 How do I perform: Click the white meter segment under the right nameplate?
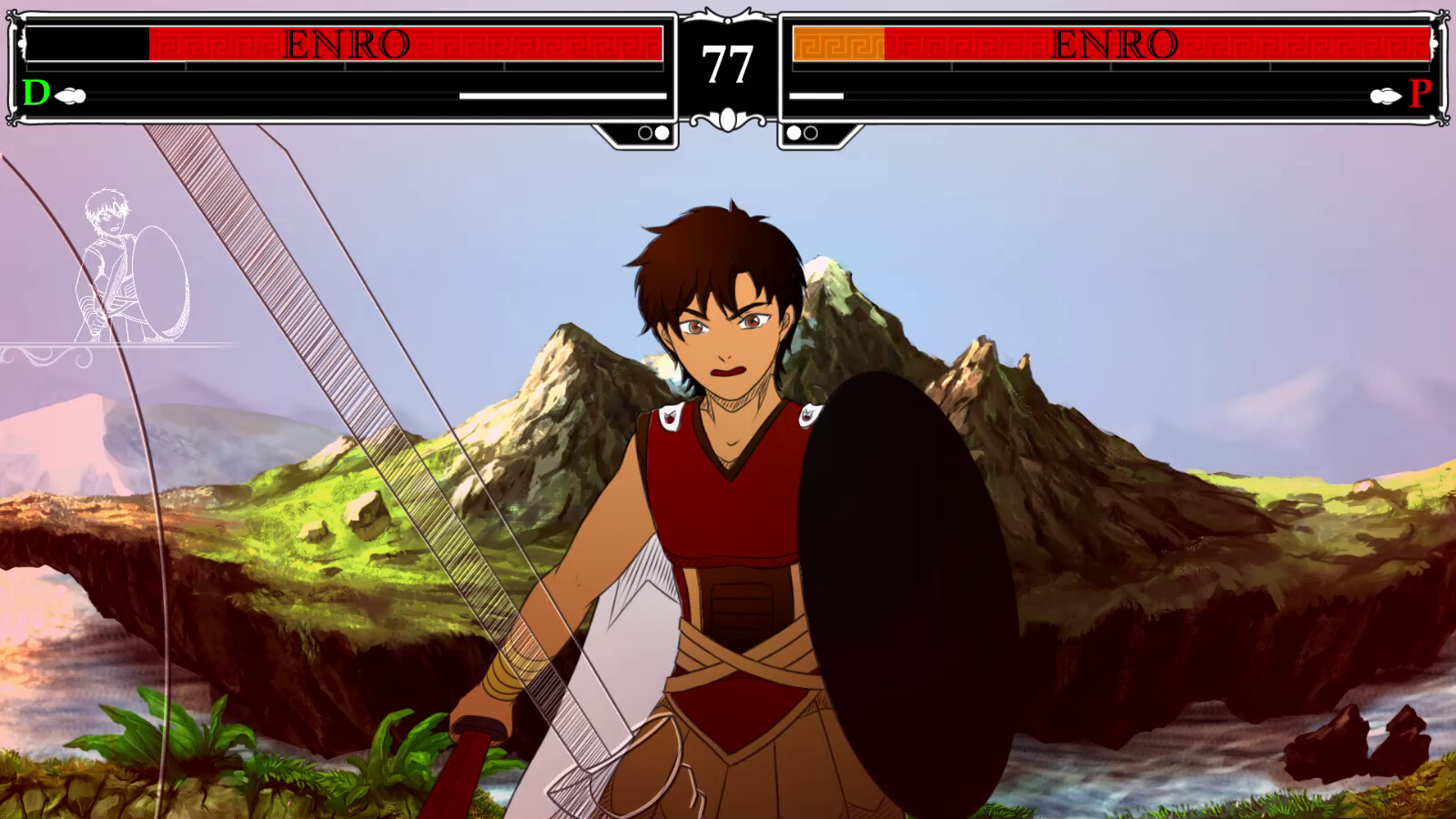coord(816,94)
